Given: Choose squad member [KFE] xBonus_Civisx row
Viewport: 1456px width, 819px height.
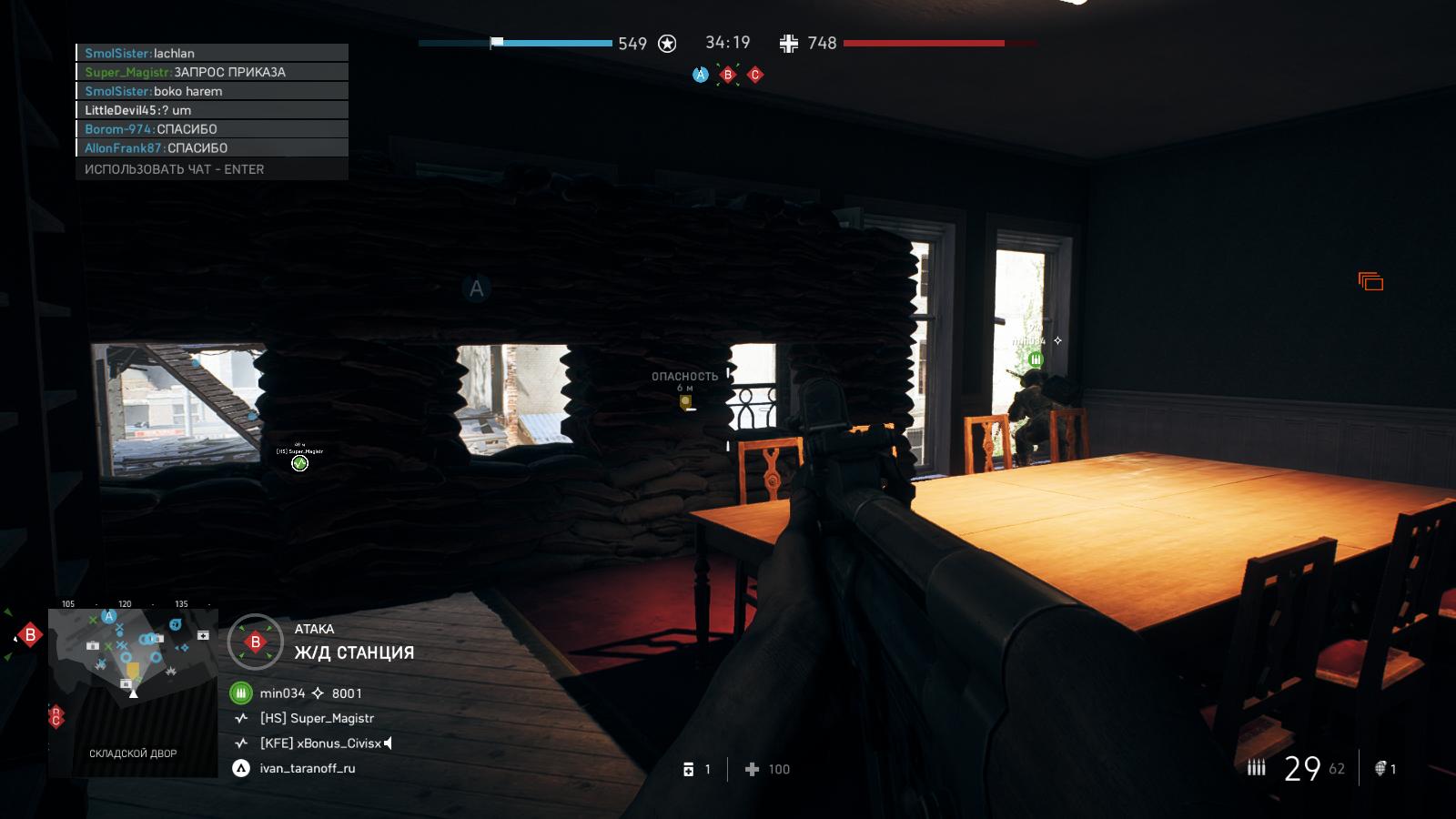Looking at the screenshot, I should tap(319, 743).
